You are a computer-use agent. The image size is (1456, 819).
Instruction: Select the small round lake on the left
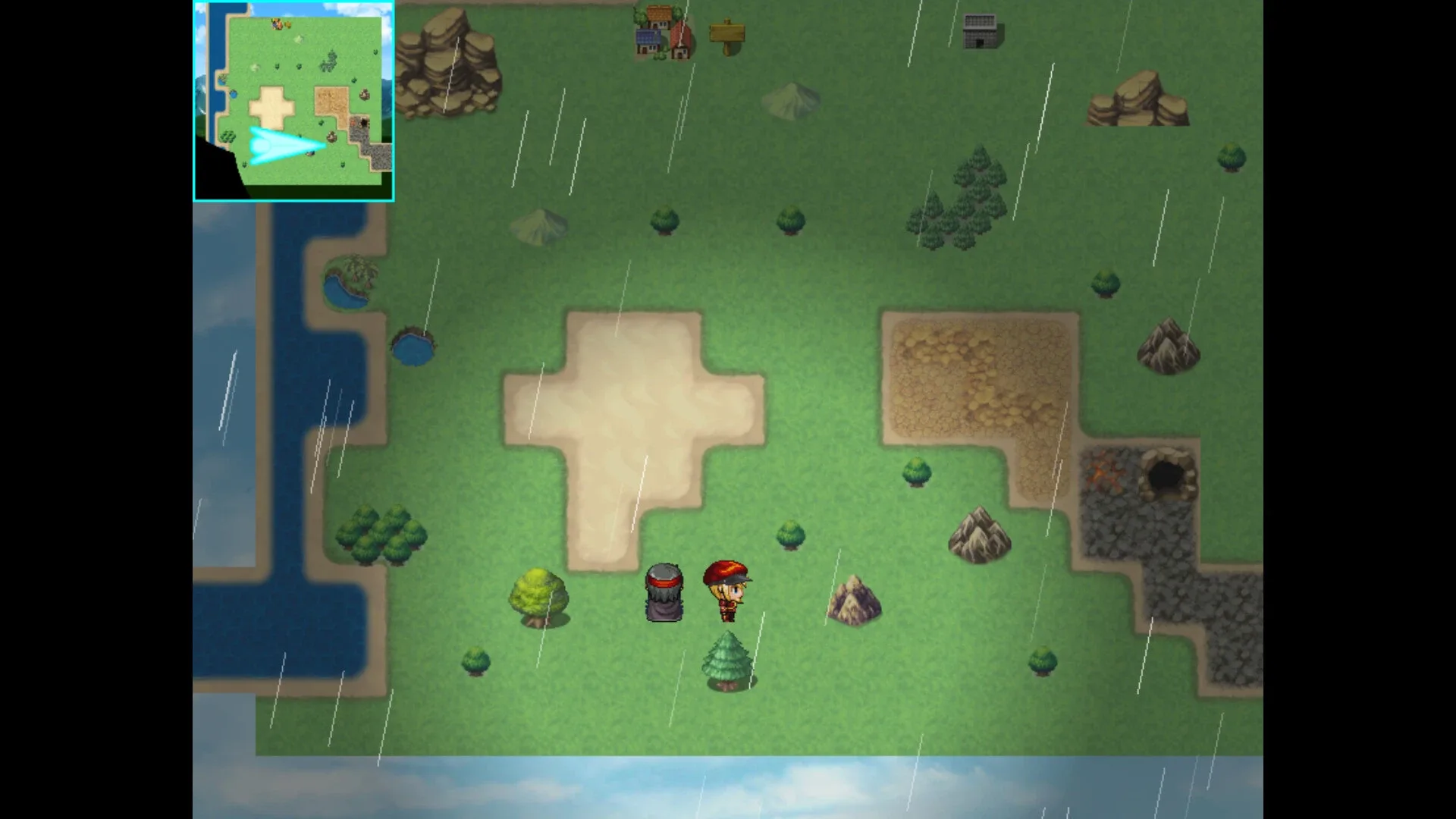[413, 349]
